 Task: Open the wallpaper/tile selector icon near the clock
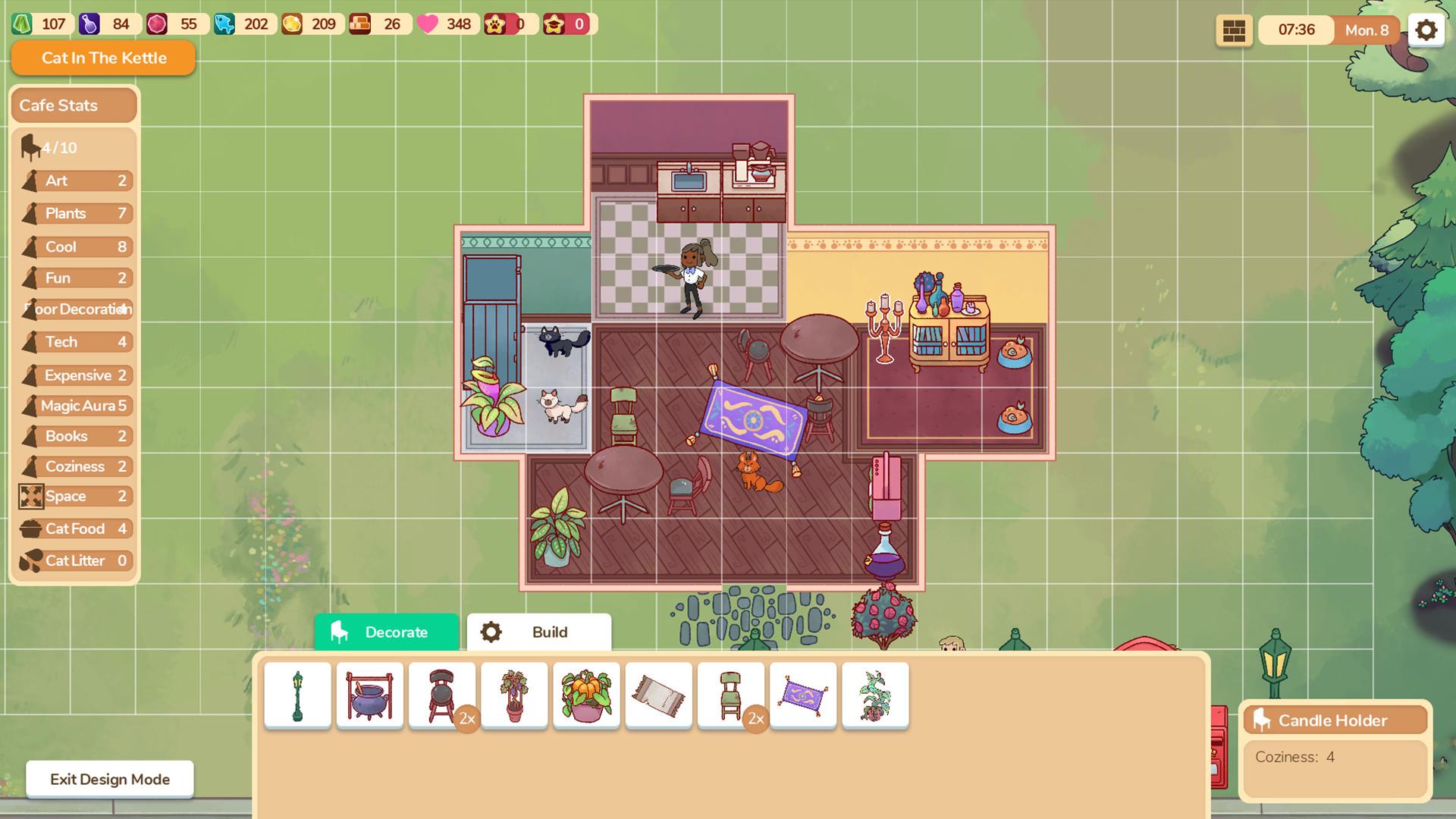pyautogui.click(x=1234, y=30)
